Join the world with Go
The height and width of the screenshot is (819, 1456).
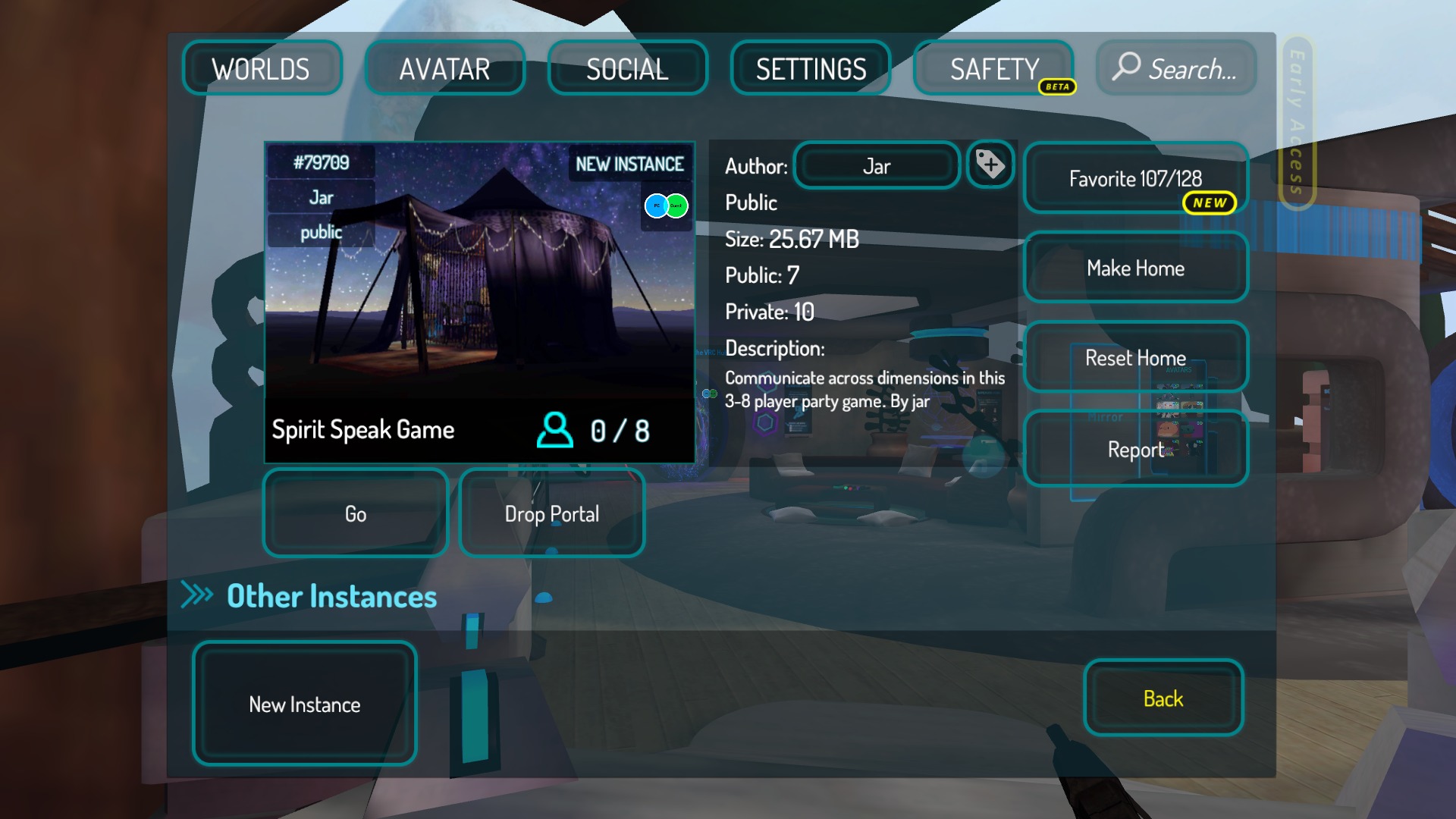click(356, 514)
